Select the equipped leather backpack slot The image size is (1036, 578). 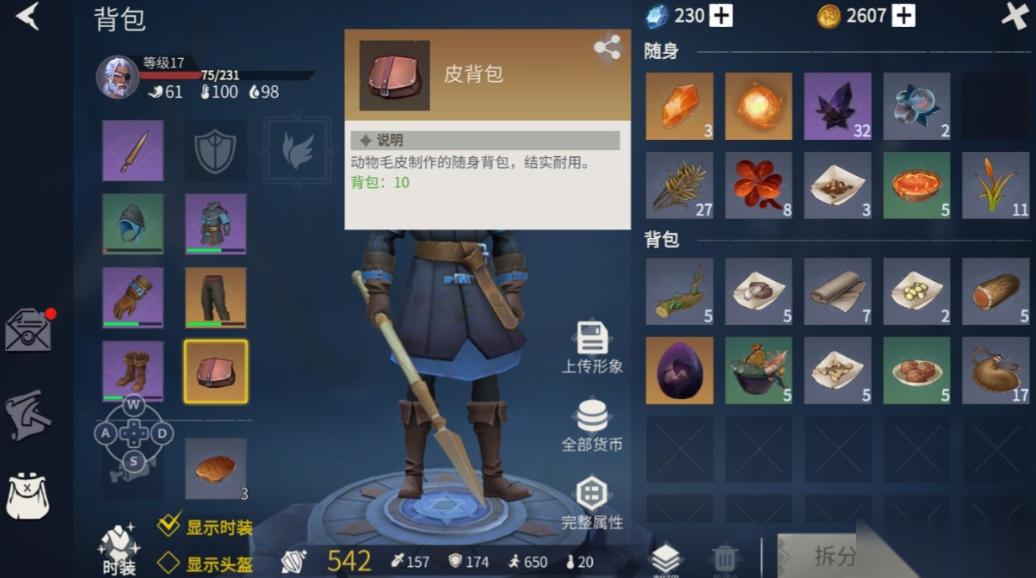216,371
